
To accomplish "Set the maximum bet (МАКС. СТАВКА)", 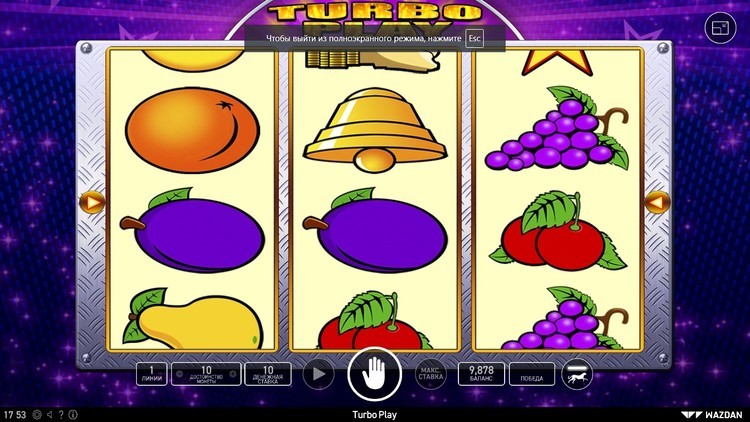I will point(430,375).
